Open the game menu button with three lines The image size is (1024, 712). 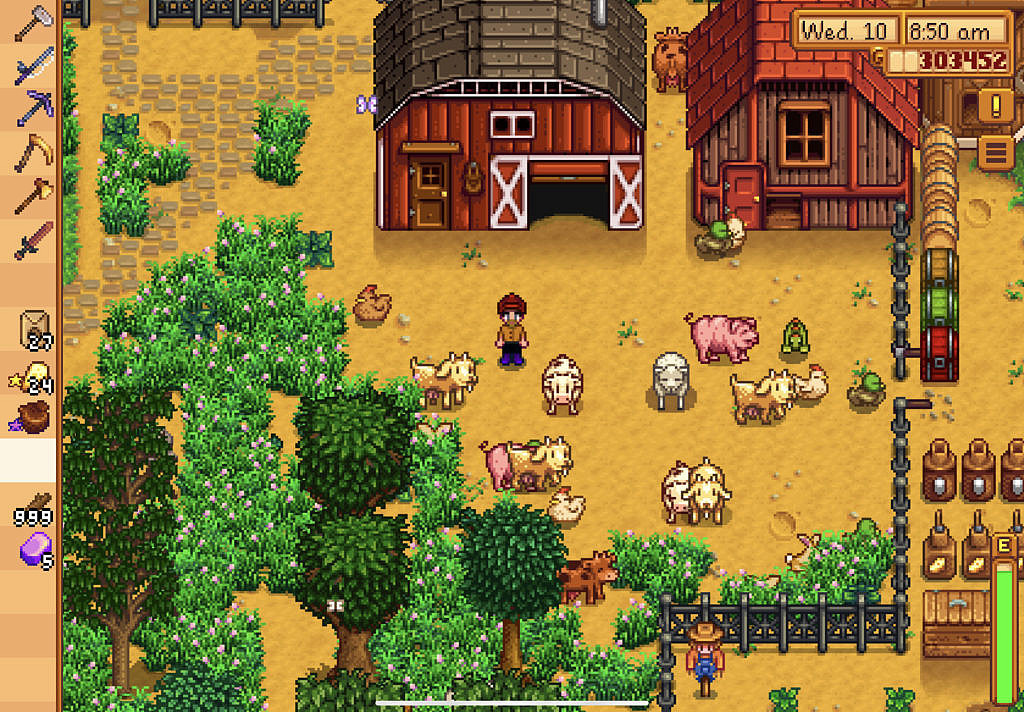click(x=995, y=153)
